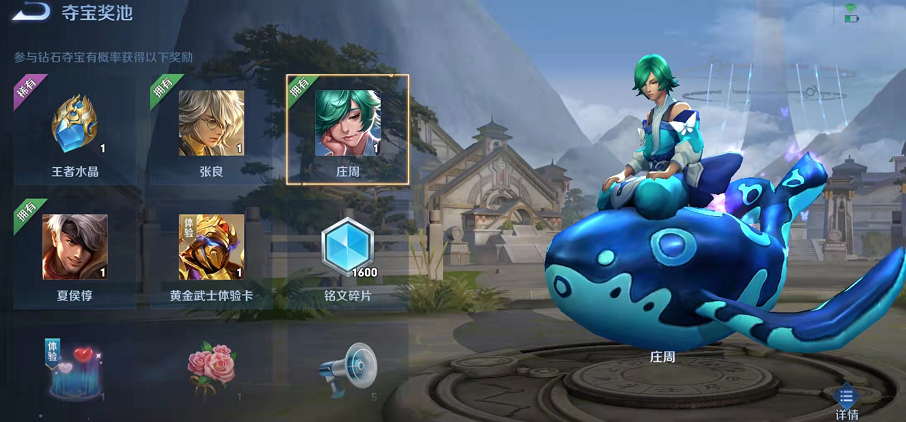Select the 庄周 hero reward tile
Screen dimensions: 906x422
pos(347,125)
